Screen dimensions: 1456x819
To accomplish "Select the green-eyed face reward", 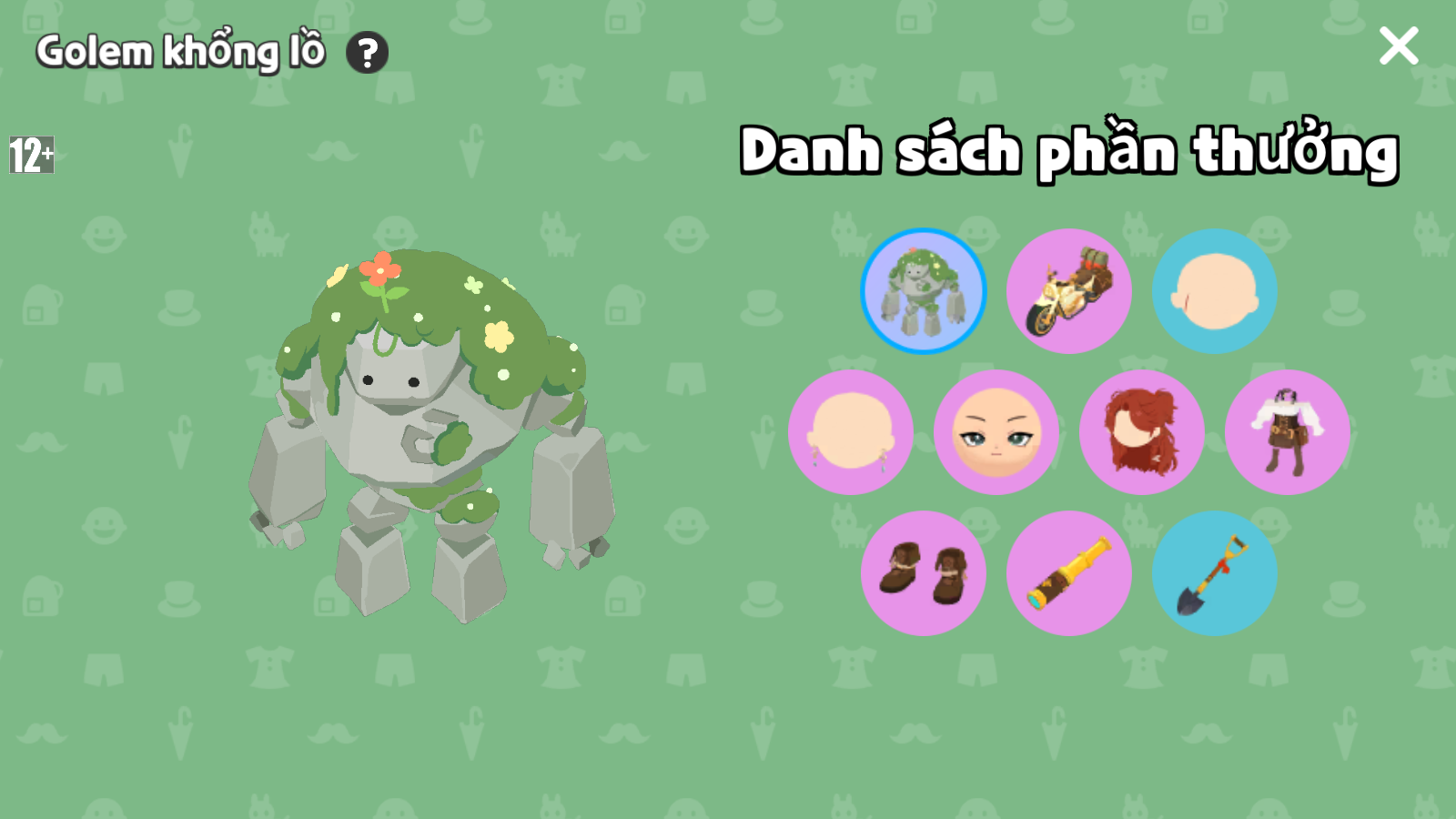I will coord(996,432).
